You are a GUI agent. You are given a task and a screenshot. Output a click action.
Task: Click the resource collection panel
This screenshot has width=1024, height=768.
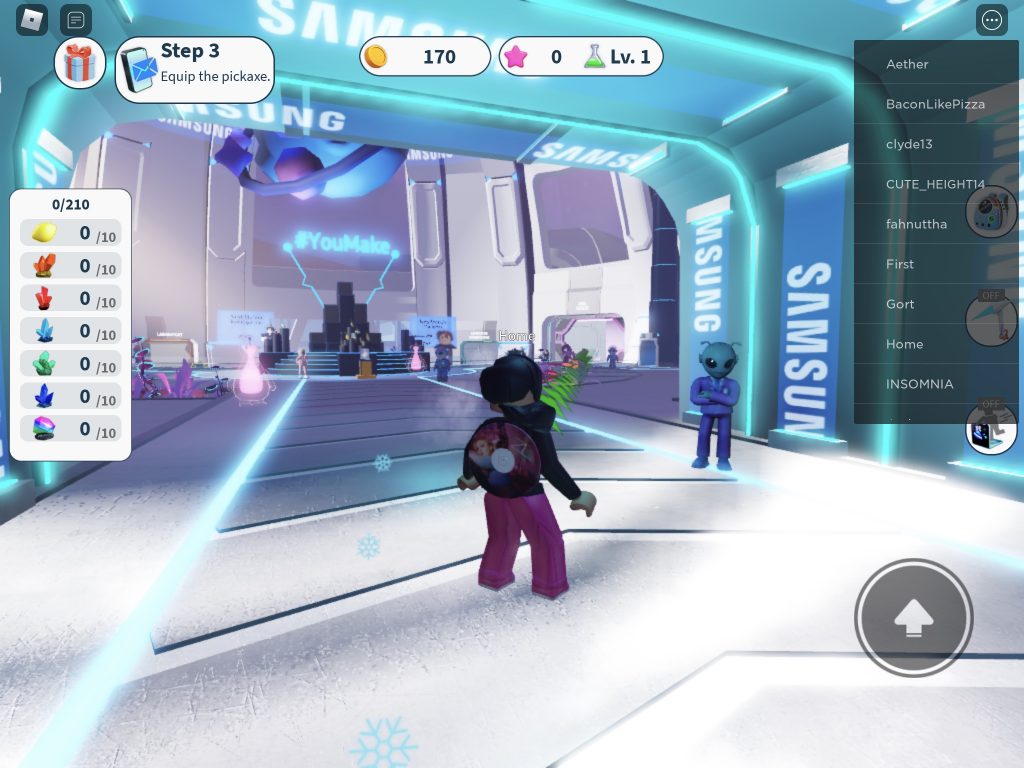pos(70,325)
